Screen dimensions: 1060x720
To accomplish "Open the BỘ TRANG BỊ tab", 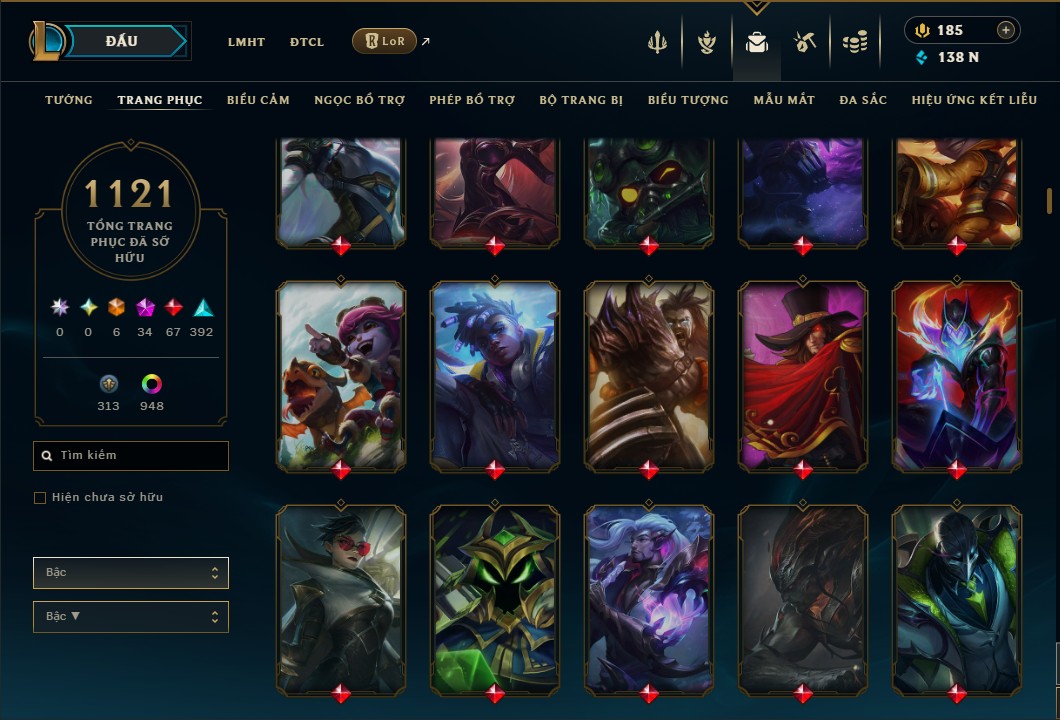I will [581, 100].
